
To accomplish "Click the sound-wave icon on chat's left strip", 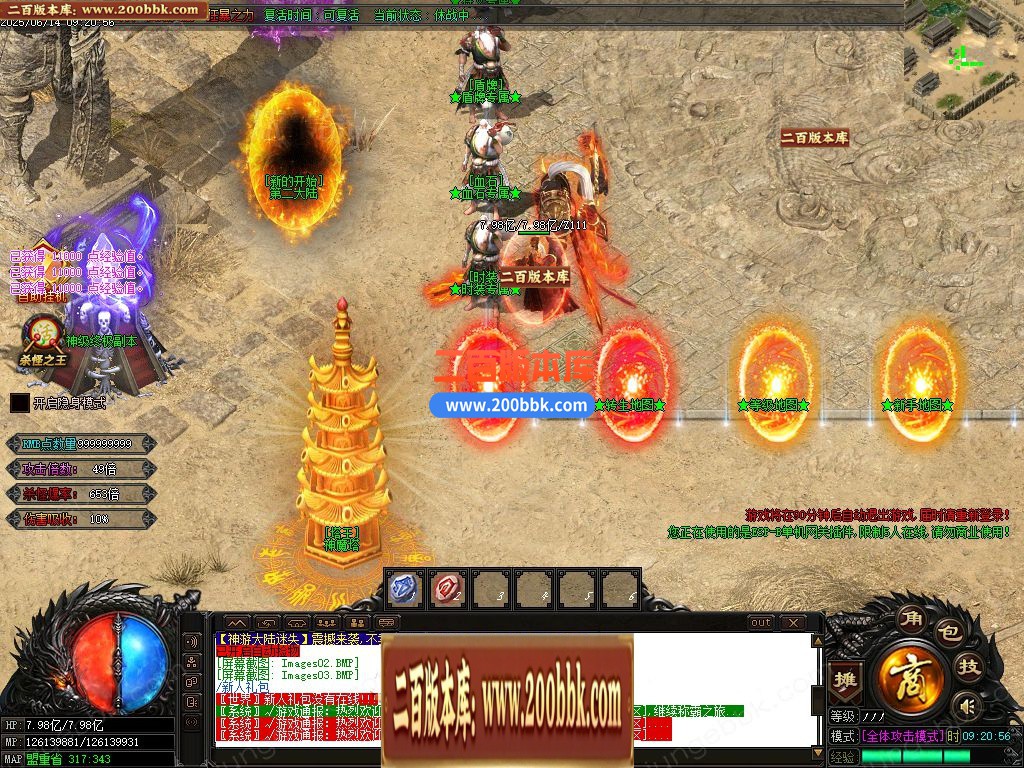I will (191, 641).
